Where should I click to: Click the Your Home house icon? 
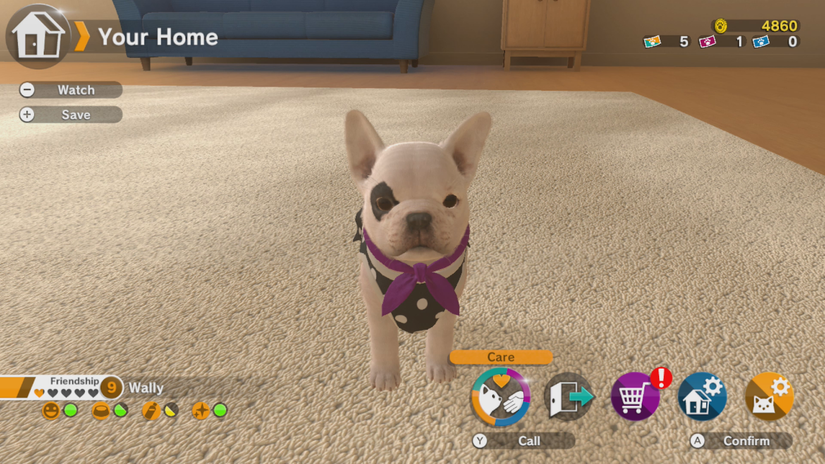click(x=38, y=37)
